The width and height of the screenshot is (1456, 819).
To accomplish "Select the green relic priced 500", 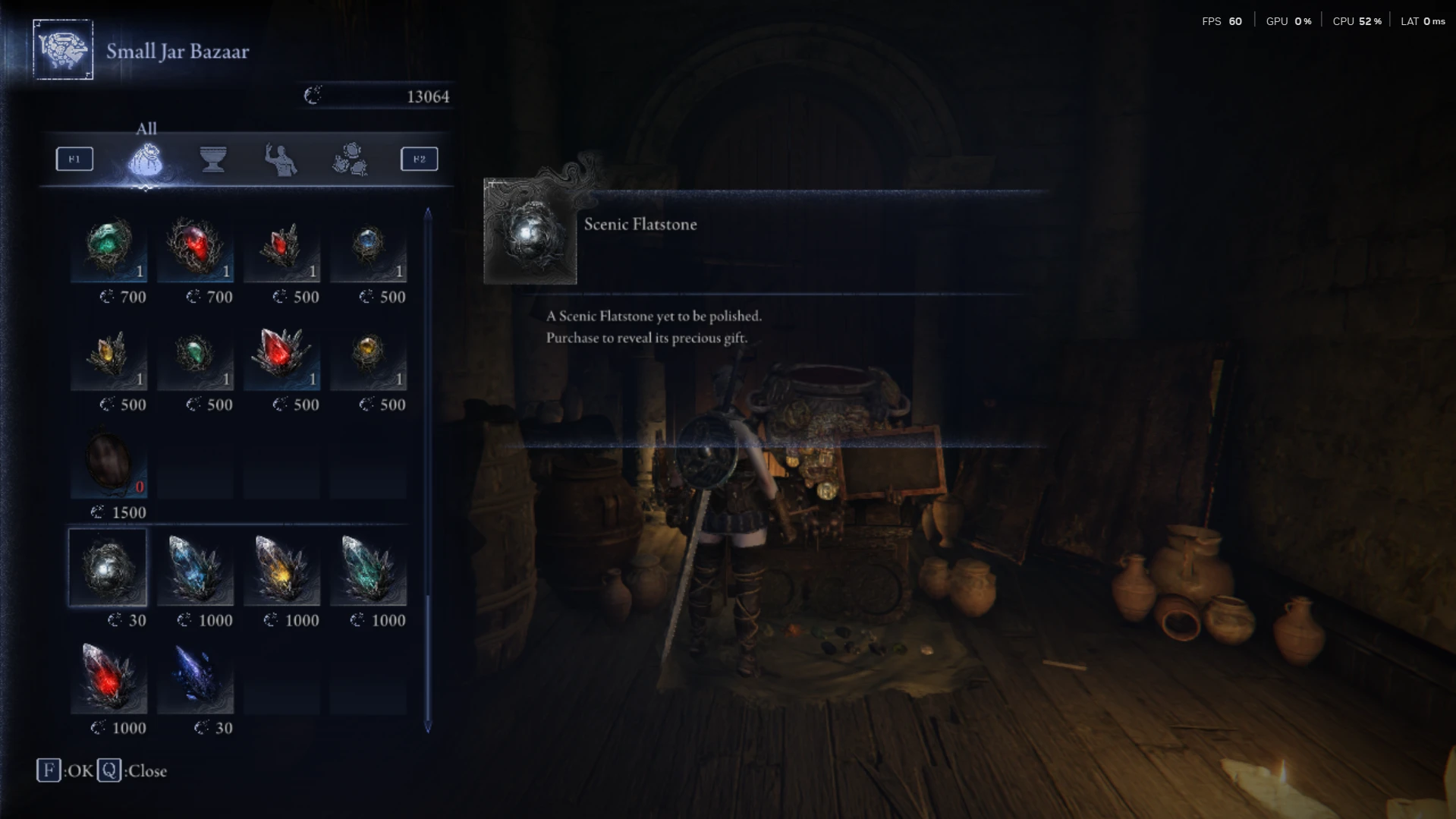I will click(x=195, y=354).
